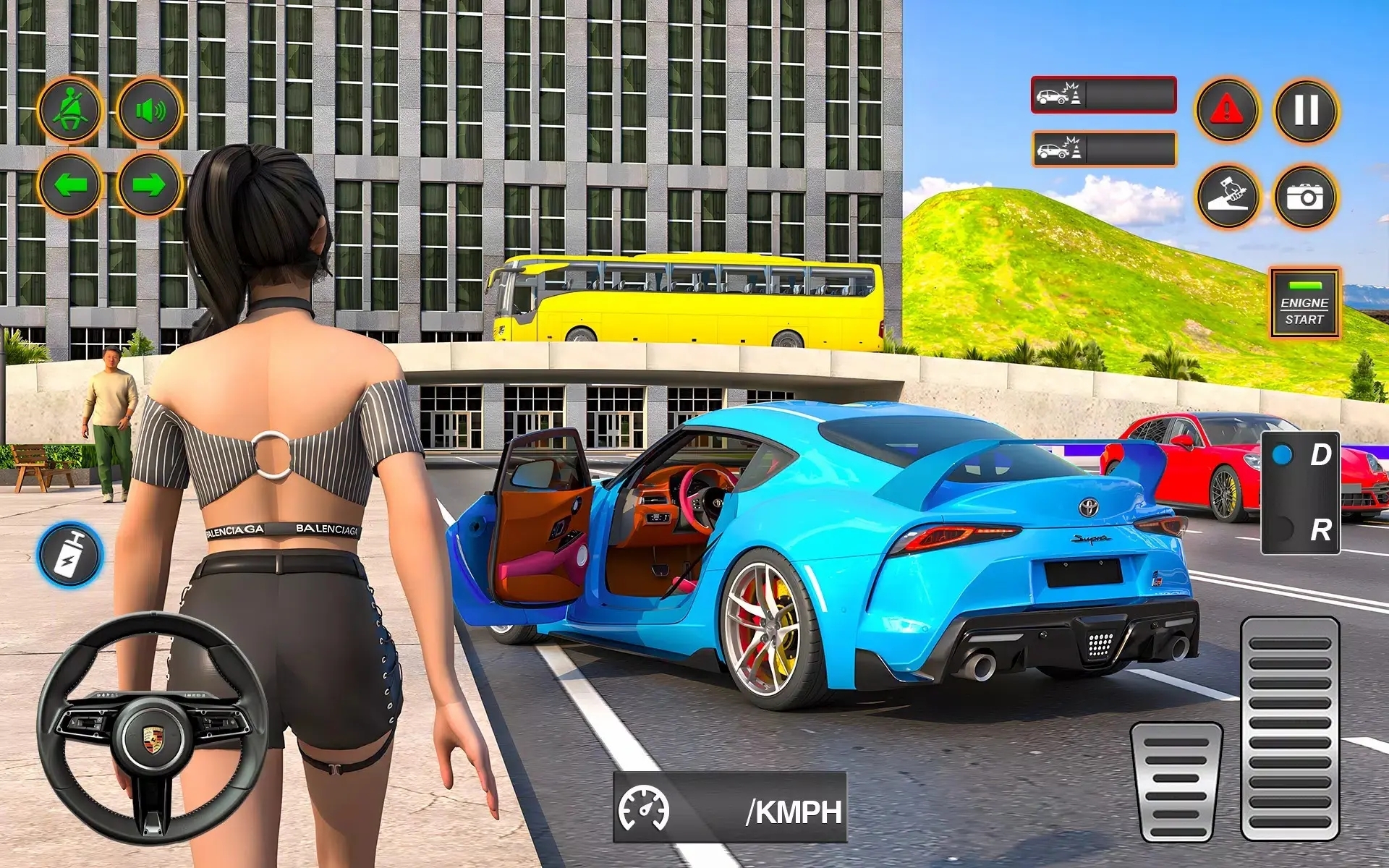Image resolution: width=1389 pixels, height=868 pixels.
Task: Switch view with the camera button
Action: 1307,196
